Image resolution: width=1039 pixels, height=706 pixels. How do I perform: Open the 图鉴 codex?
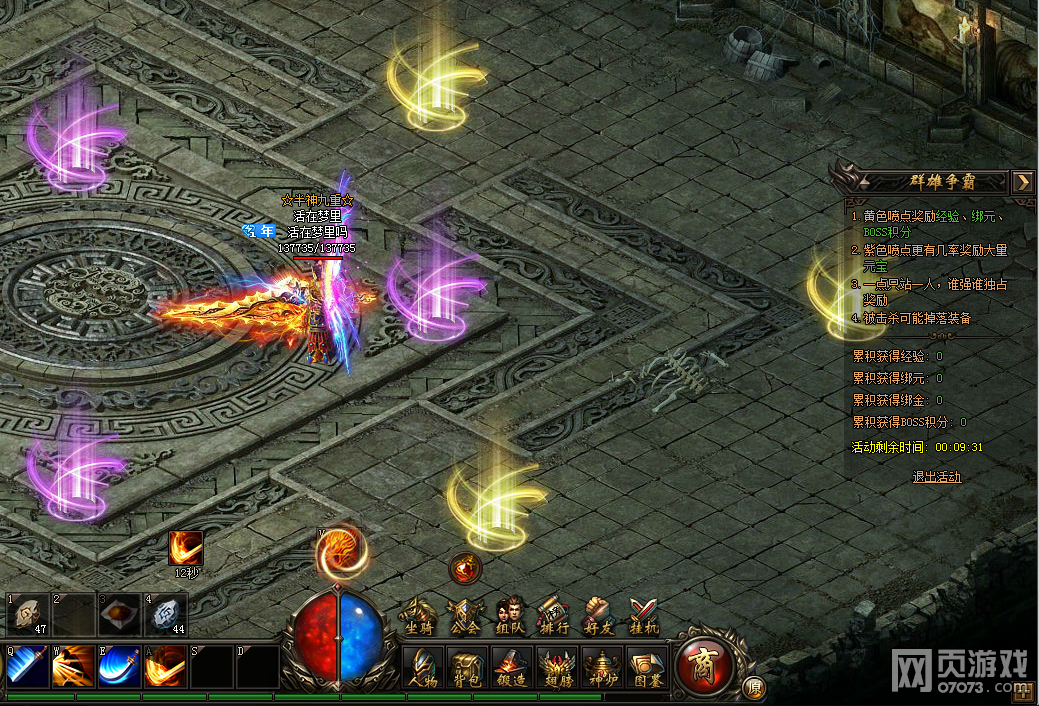645,666
